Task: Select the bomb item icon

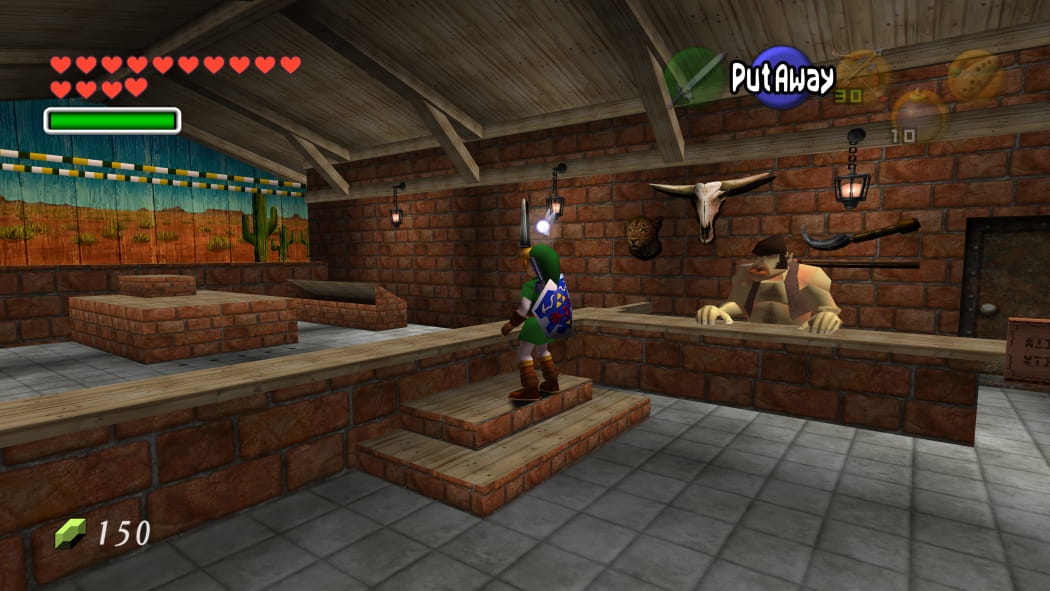Action: [x=917, y=115]
